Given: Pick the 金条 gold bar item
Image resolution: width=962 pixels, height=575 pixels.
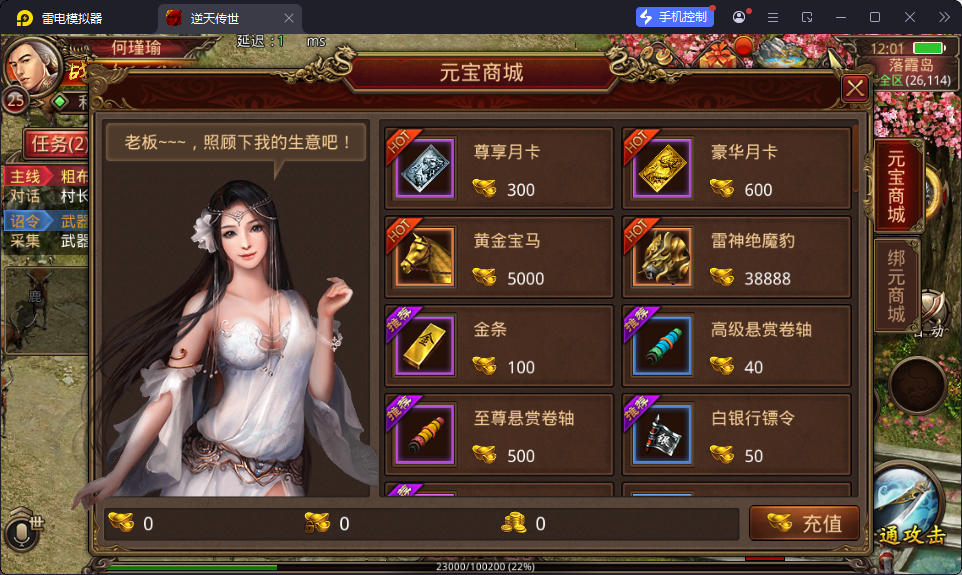Looking at the screenshot, I should click(x=498, y=346).
